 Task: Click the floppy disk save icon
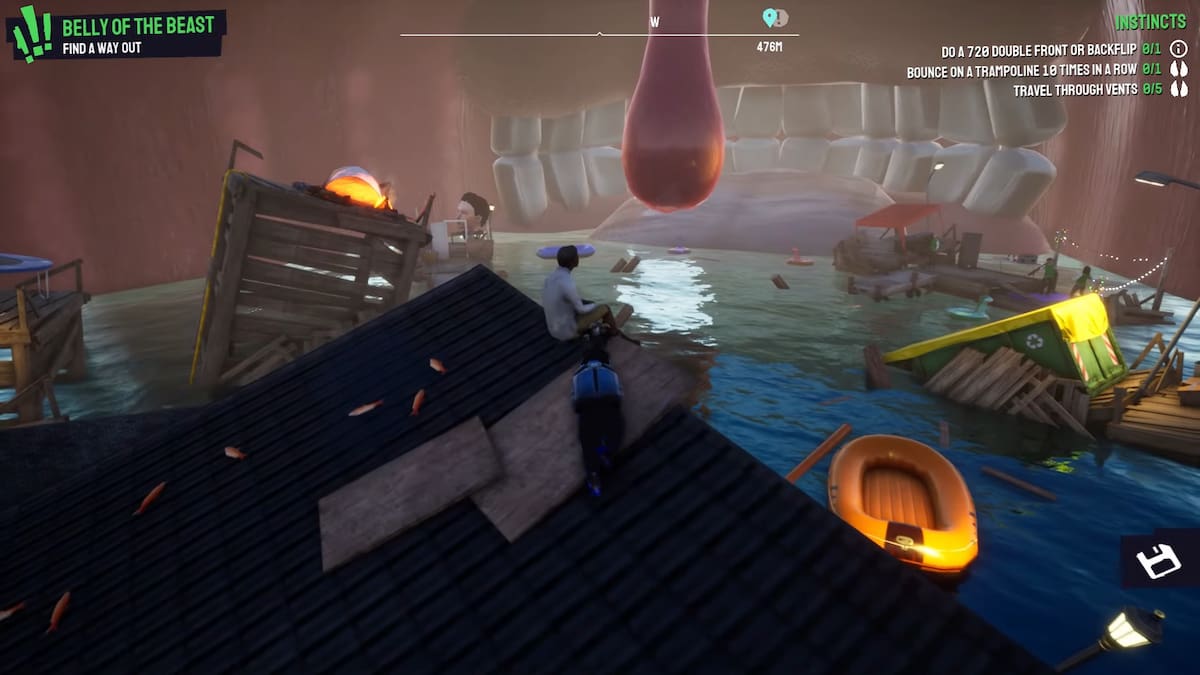click(1160, 560)
